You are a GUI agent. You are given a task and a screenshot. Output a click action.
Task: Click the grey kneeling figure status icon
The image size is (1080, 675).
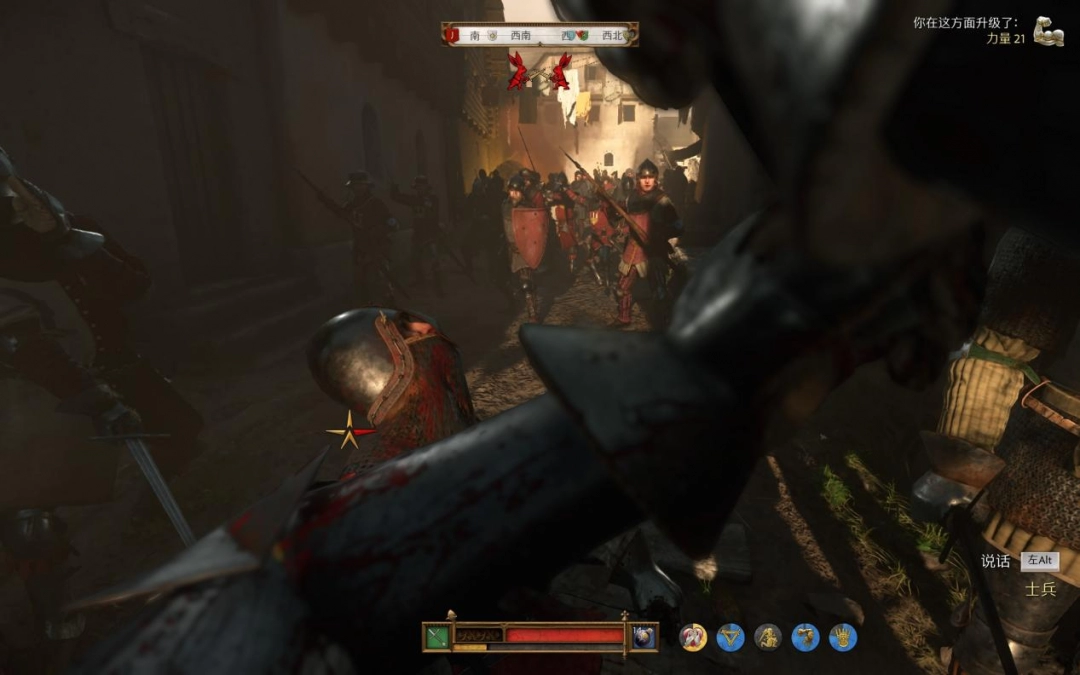(x=768, y=637)
